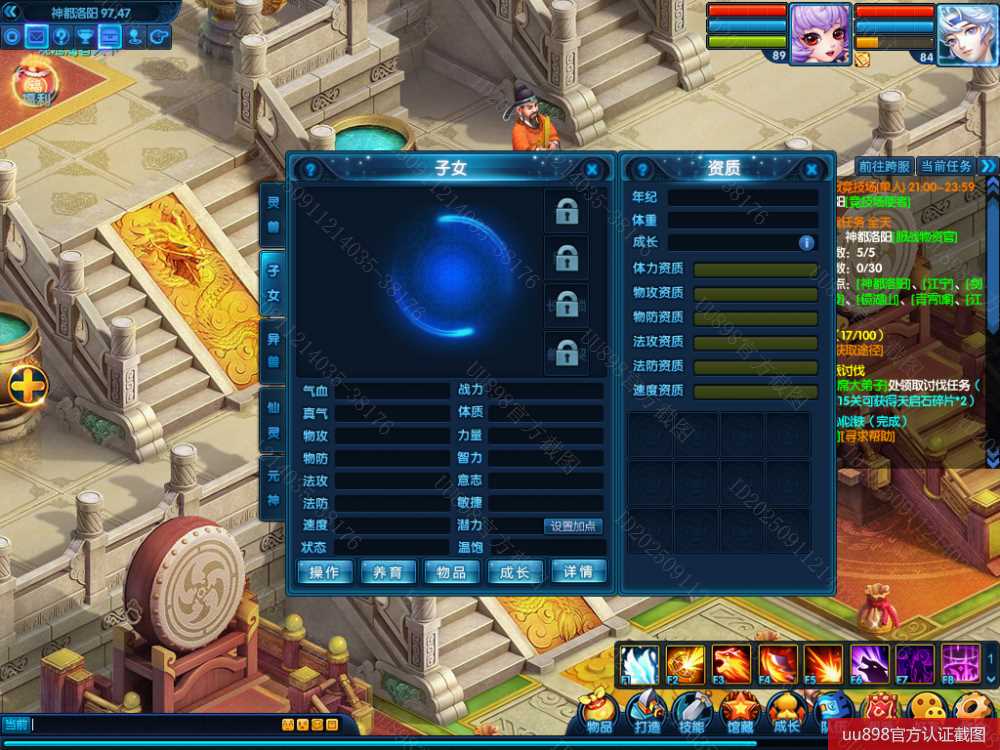This screenshot has width=1000, height=750.
Task: Open the 操作 button in the 子女 panel
Action: pos(325,572)
